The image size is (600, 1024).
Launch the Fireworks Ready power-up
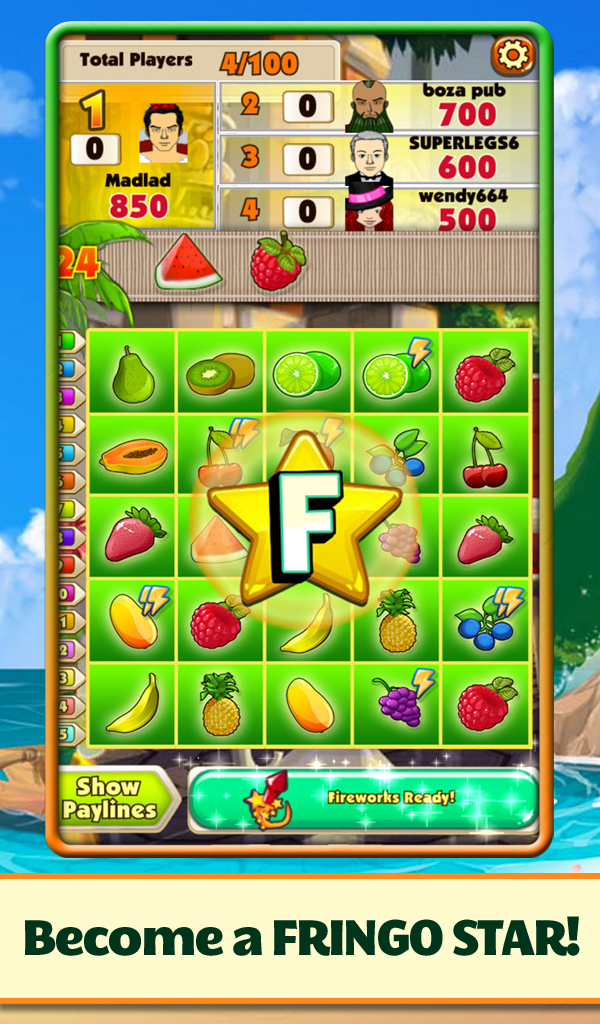pos(363,799)
